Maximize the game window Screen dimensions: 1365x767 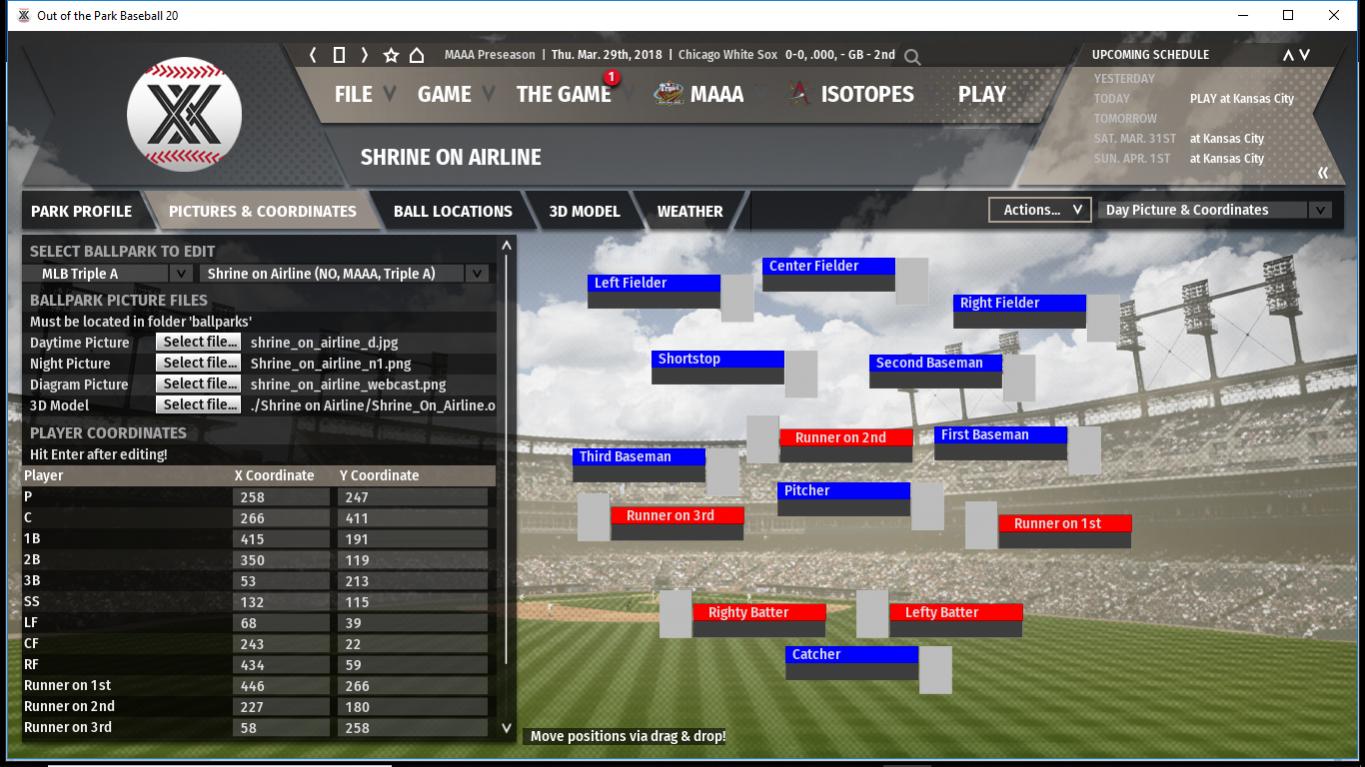click(1288, 15)
